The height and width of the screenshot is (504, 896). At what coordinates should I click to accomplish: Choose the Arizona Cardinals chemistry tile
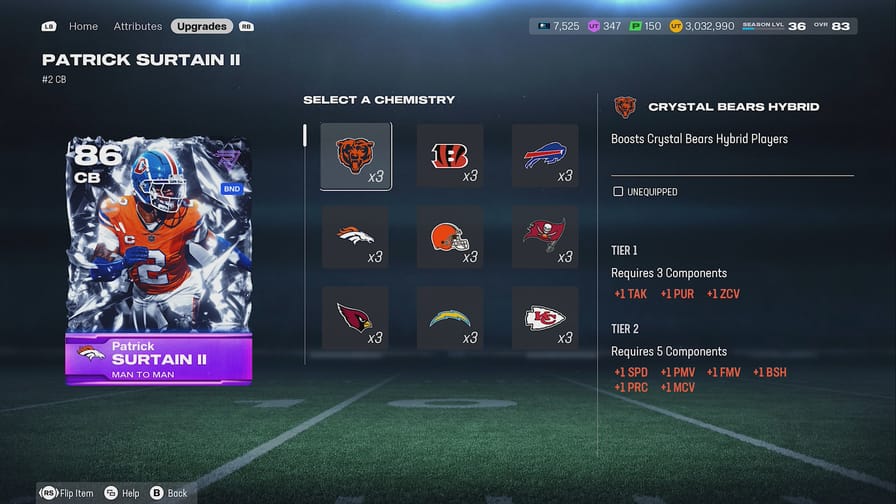(355, 318)
